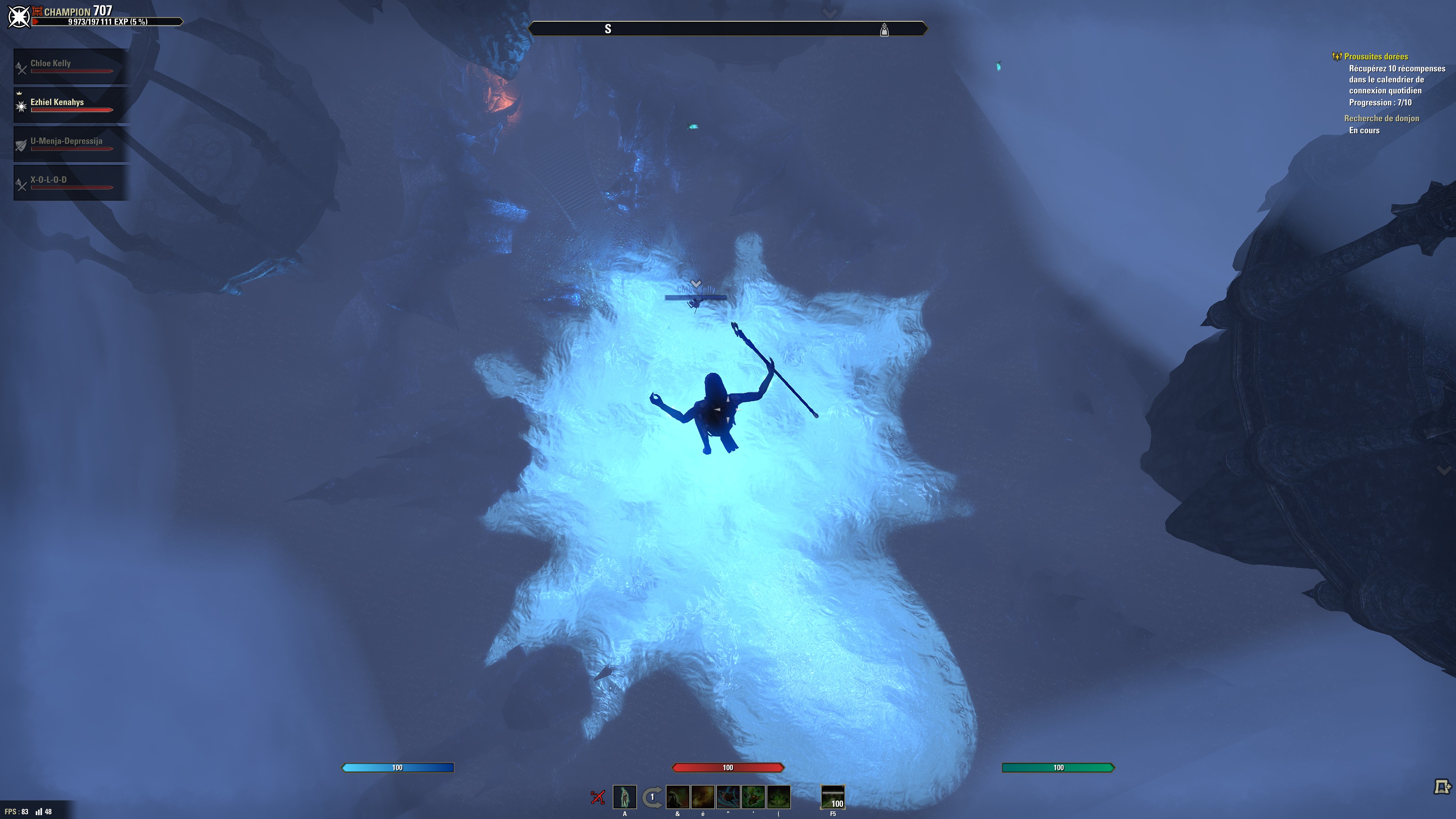Cast the dark green ground eruption ability
Image resolution: width=1456 pixels, height=819 pixels.
(778, 797)
